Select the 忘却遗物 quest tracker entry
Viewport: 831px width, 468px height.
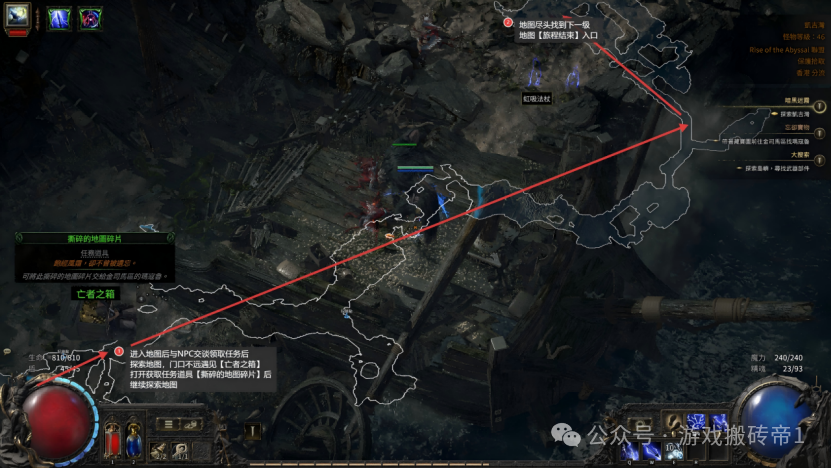pyautogui.click(x=797, y=128)
